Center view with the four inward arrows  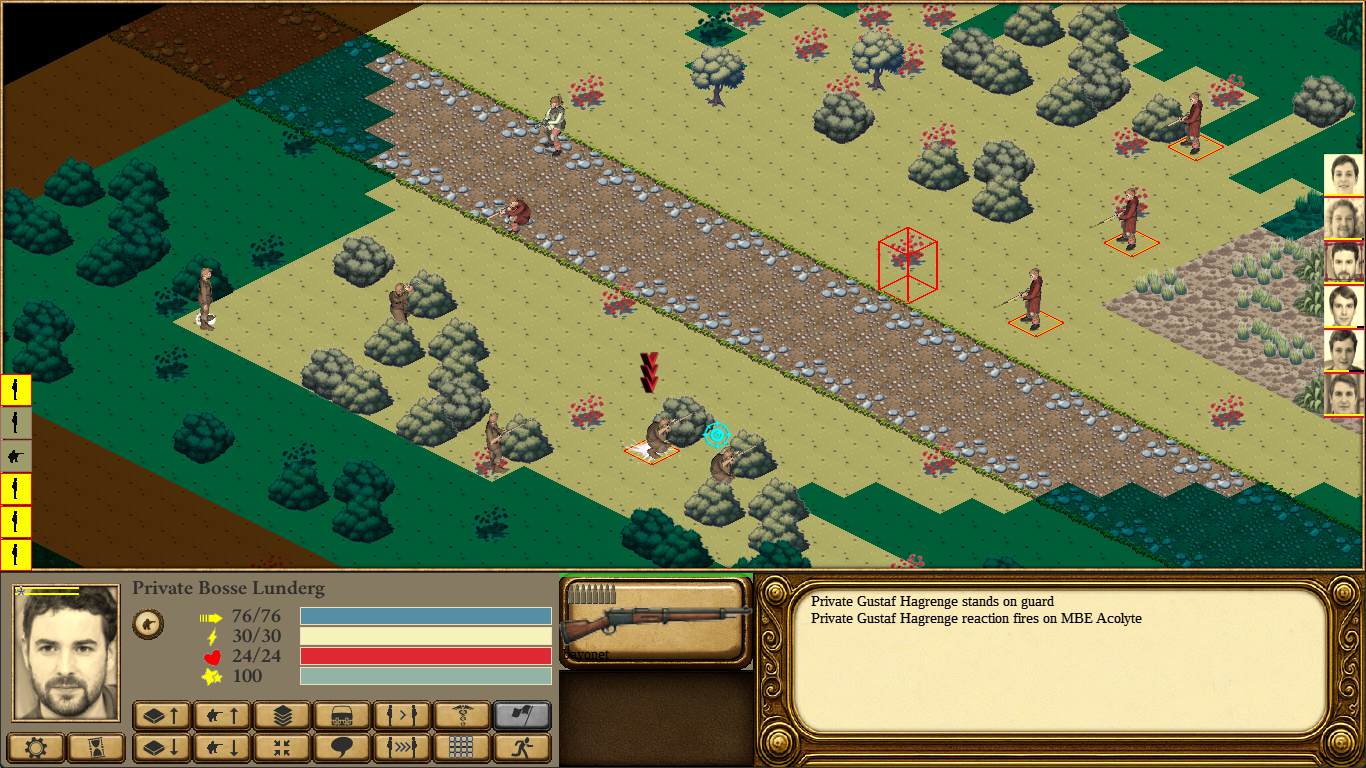[282, 747]
